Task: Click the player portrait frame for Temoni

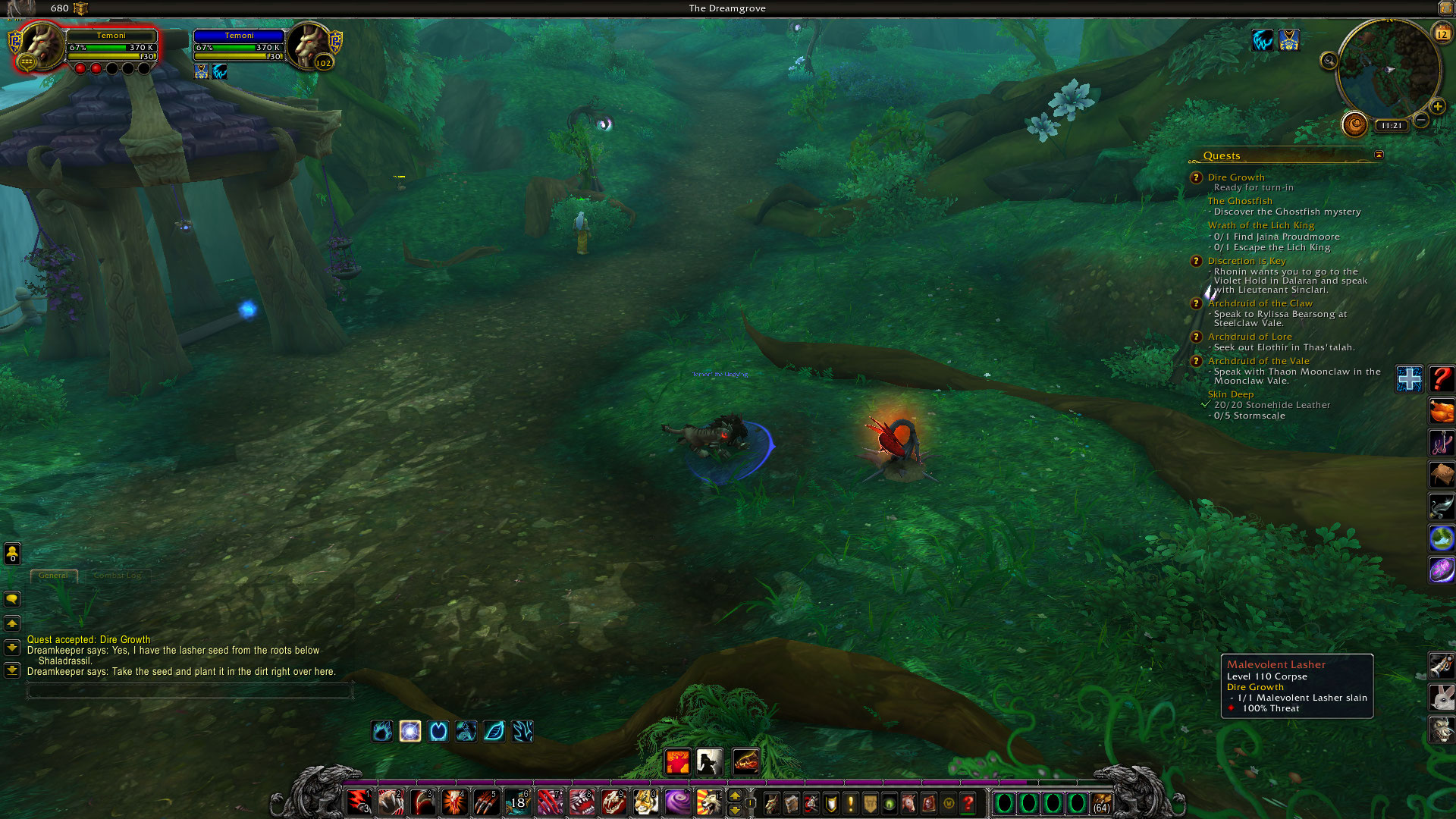Action: coord(42,47)
